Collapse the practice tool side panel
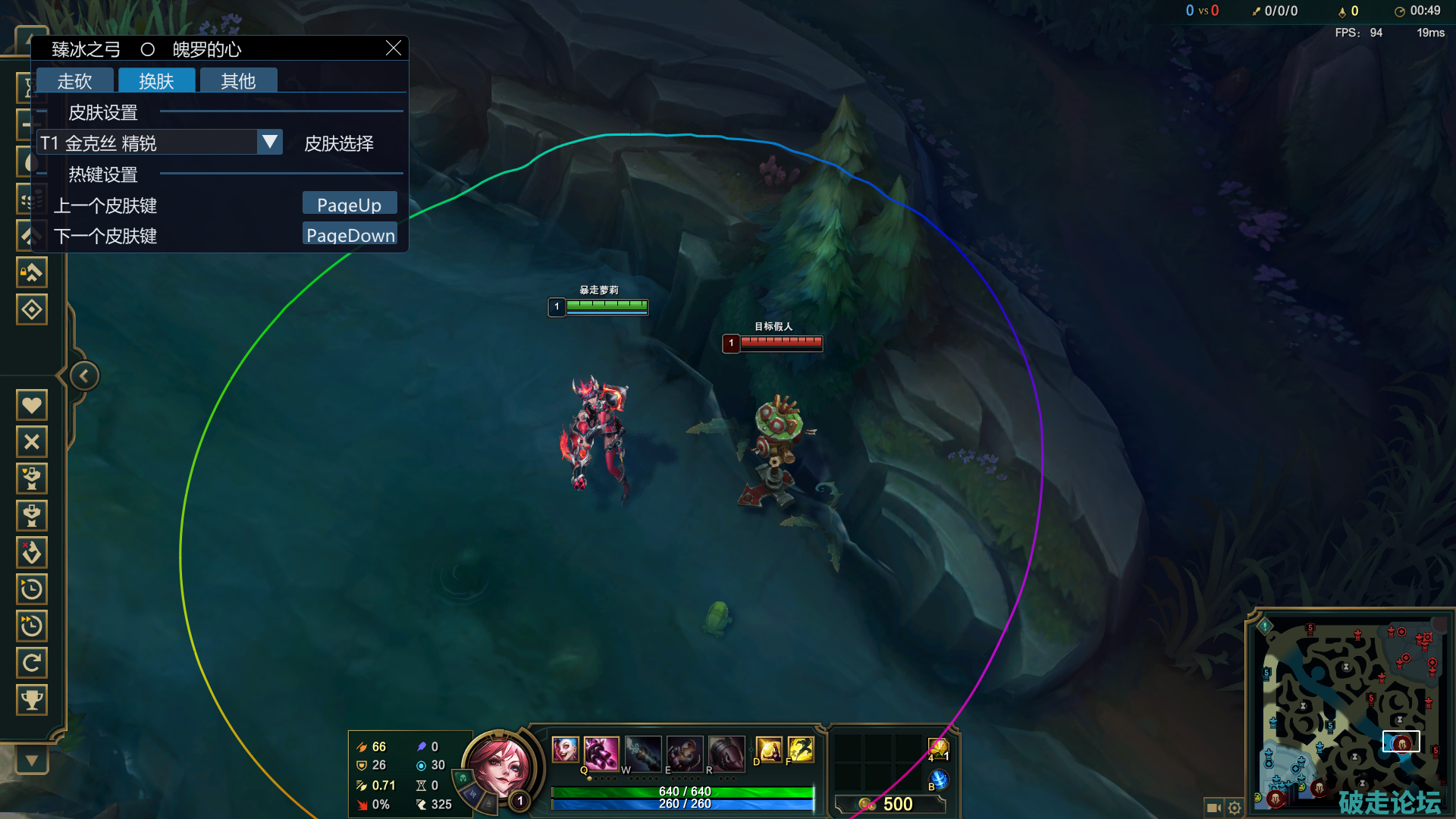Screen dimensions: 1456x819 click(84, 375)
